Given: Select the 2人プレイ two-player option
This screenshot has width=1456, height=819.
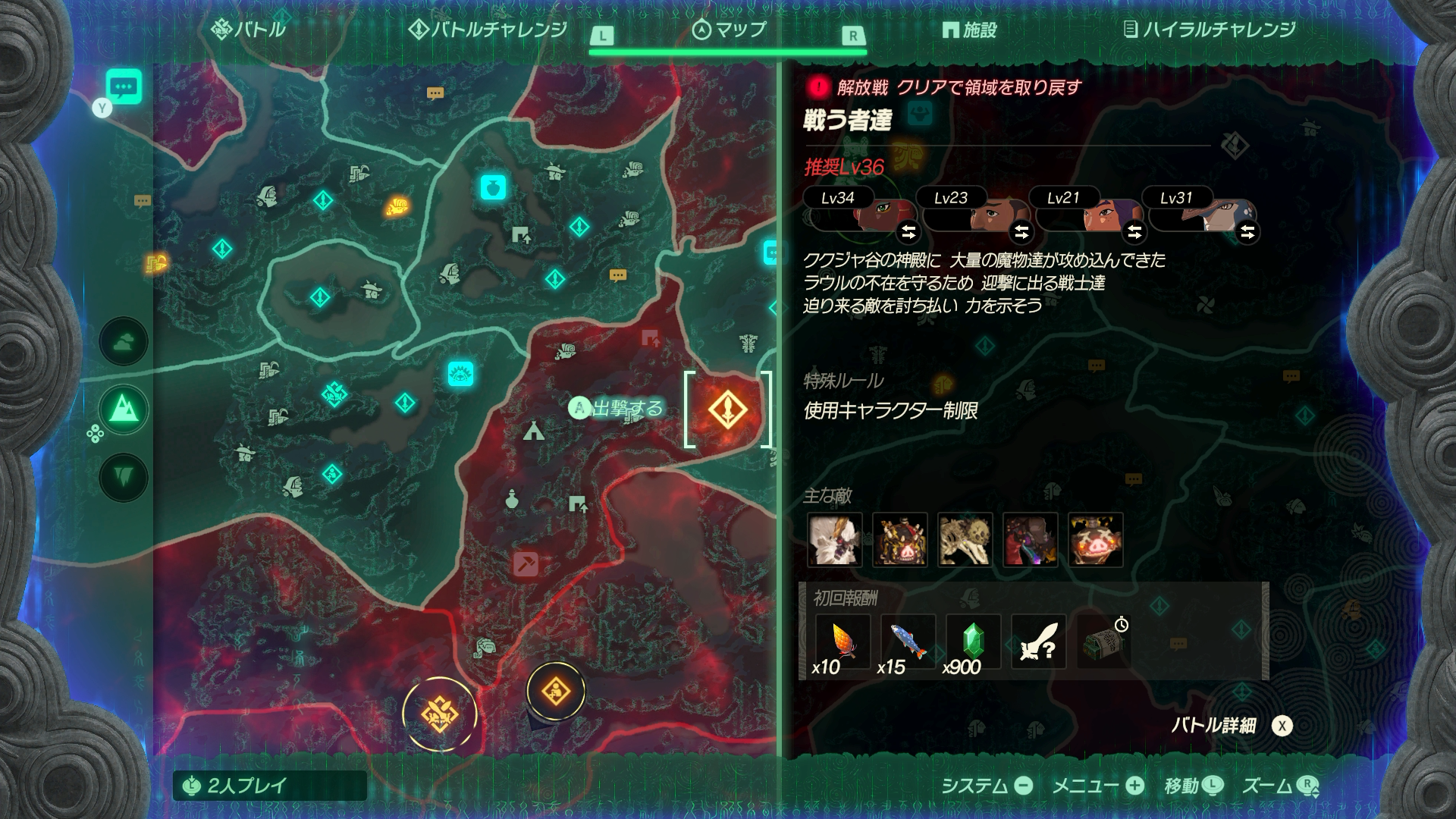Looking at the screenshot, I should pos(269,786).
